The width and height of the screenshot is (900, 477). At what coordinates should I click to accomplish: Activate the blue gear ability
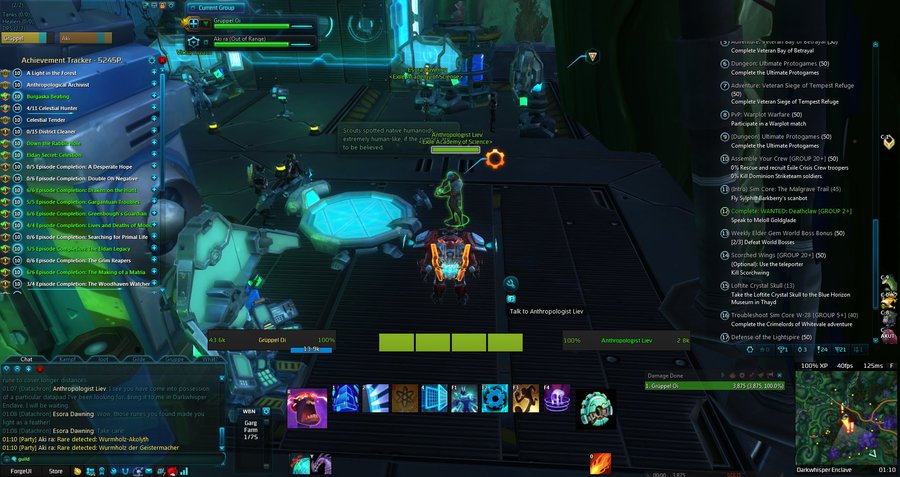[x=495, y=398]
